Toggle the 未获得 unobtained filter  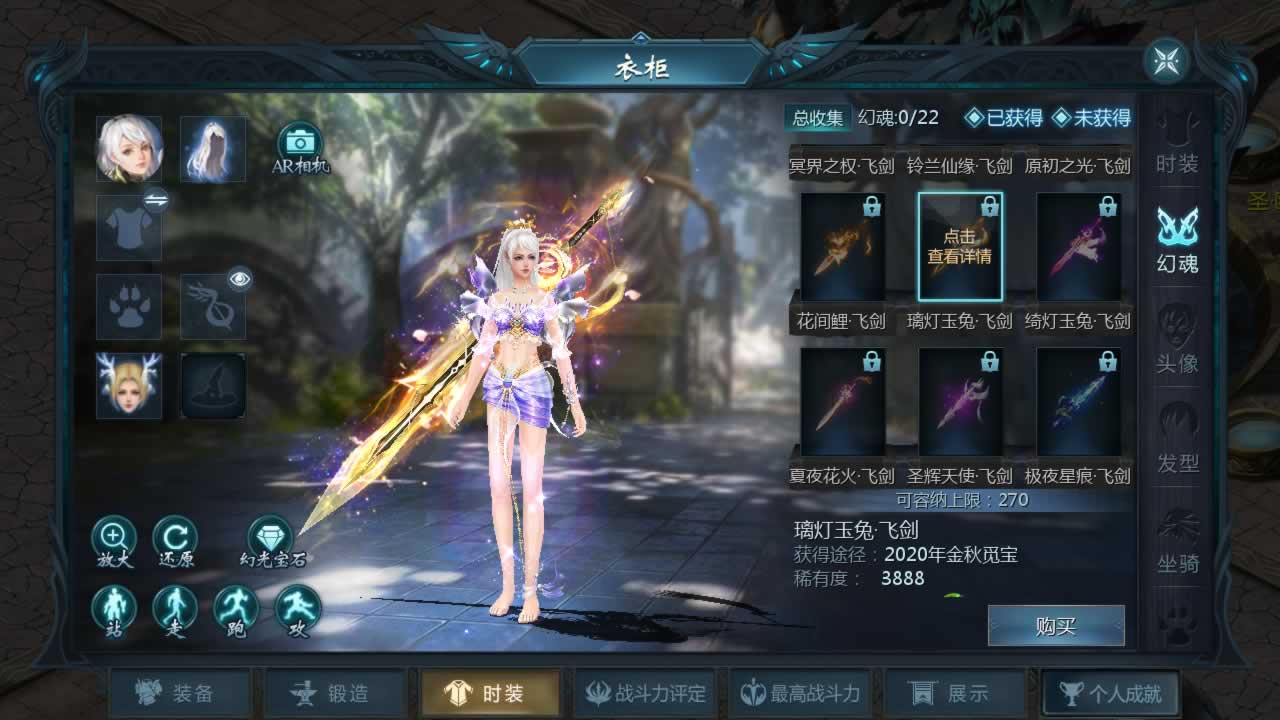pos(1091,118)
